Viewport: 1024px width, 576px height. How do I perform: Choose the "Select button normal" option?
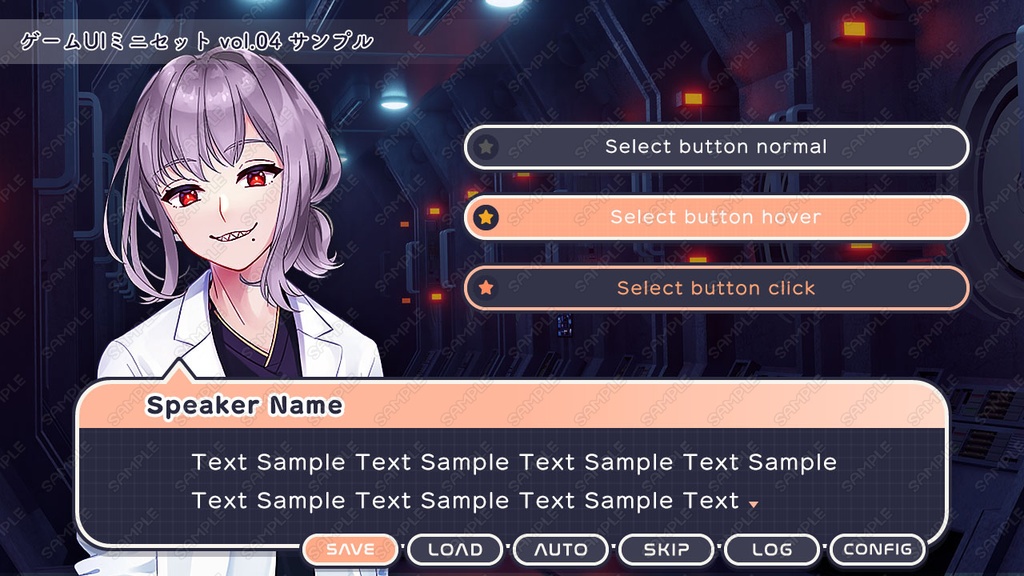(x=716, y=147)
